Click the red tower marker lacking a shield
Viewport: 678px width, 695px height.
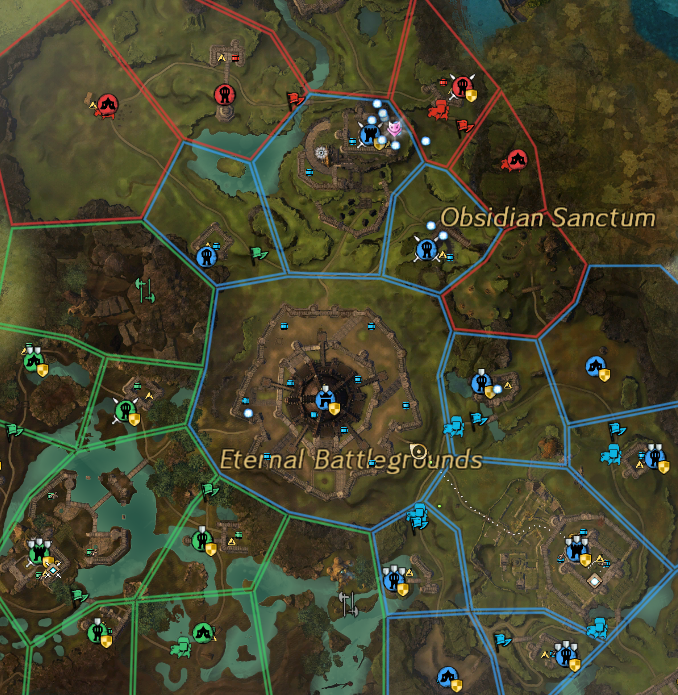(224, 94)
